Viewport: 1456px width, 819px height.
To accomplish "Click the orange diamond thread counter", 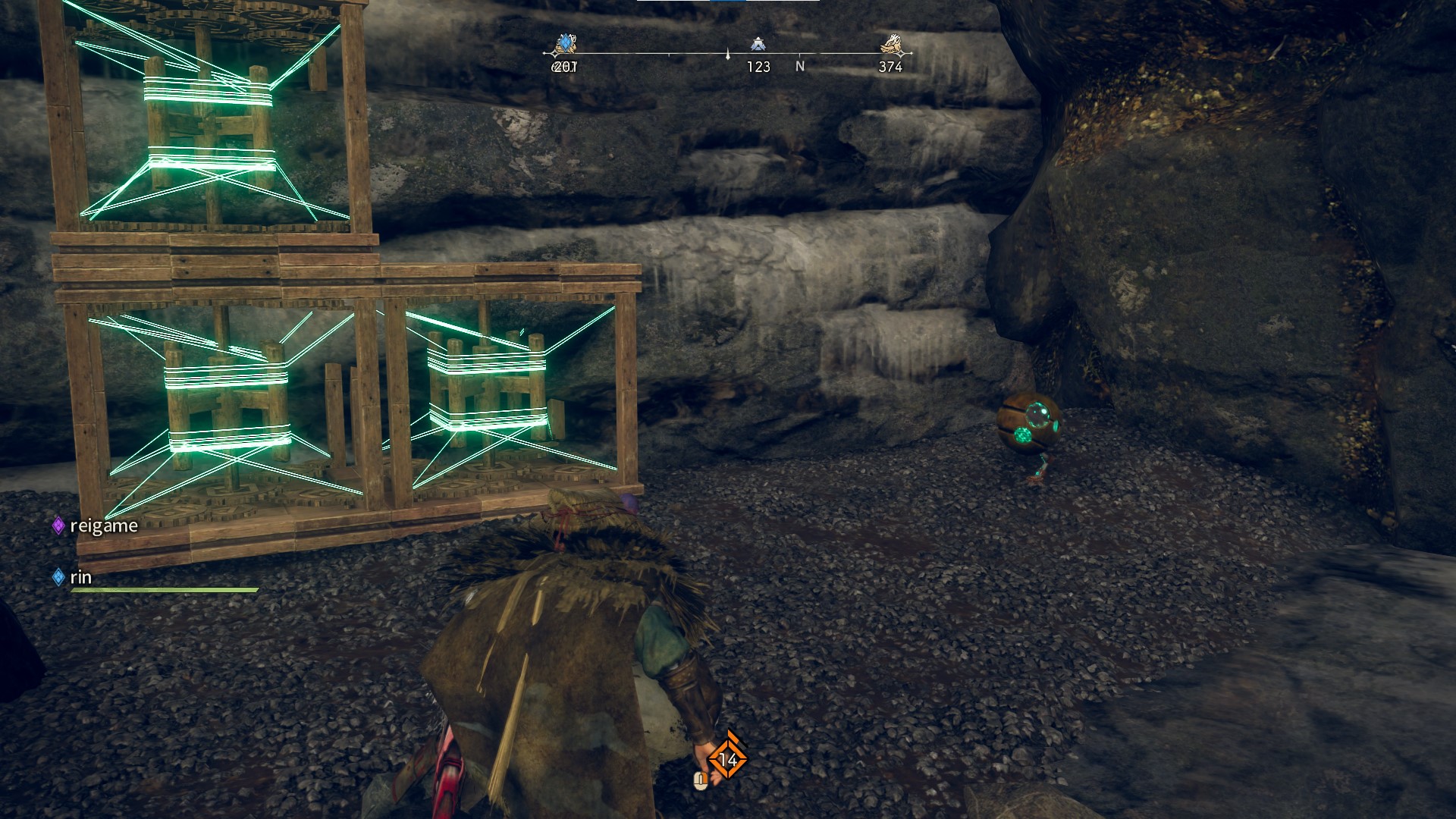I will tap(728, 759).
